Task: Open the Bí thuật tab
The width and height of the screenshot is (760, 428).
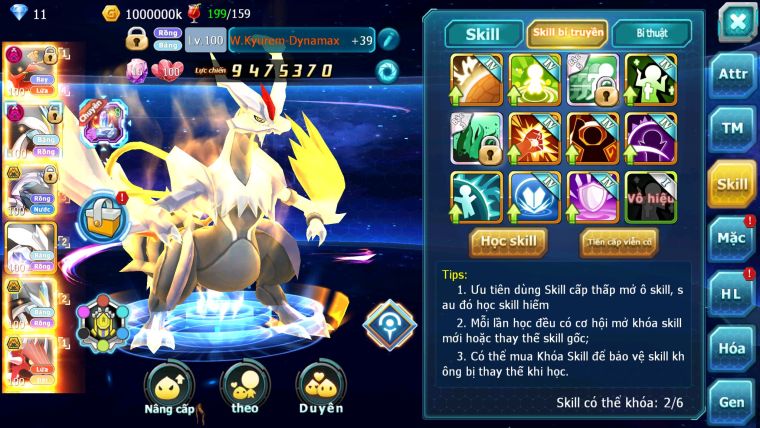Action: pyautogui.click(x=649, y=33)
